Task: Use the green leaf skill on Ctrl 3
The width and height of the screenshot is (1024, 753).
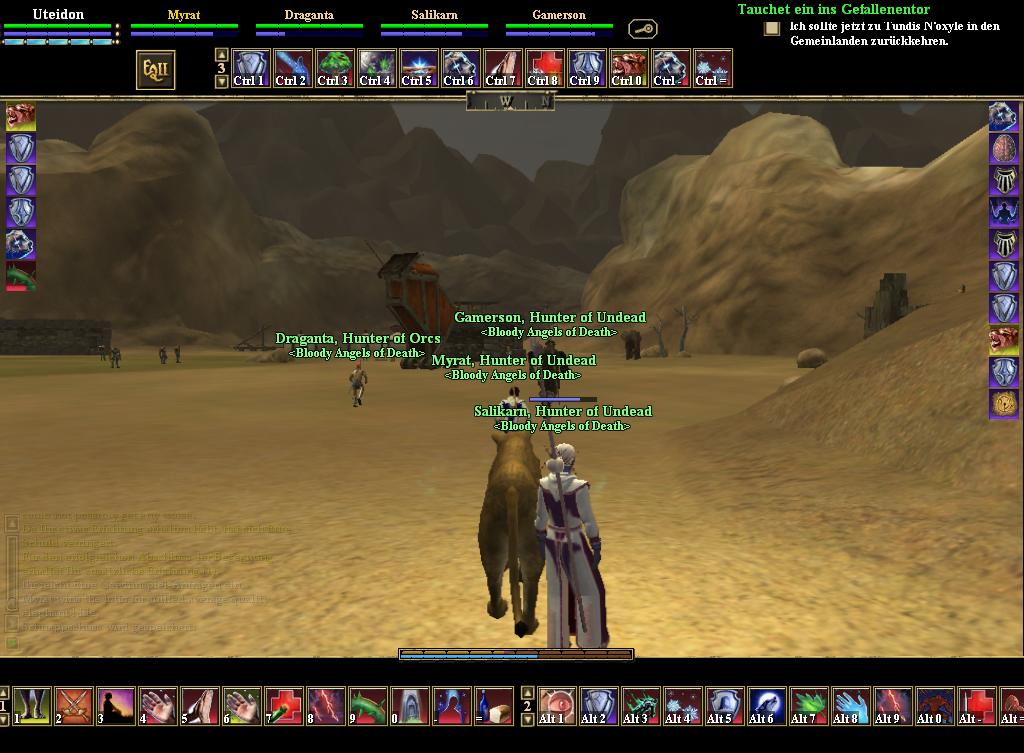Action: click(333, 69)
